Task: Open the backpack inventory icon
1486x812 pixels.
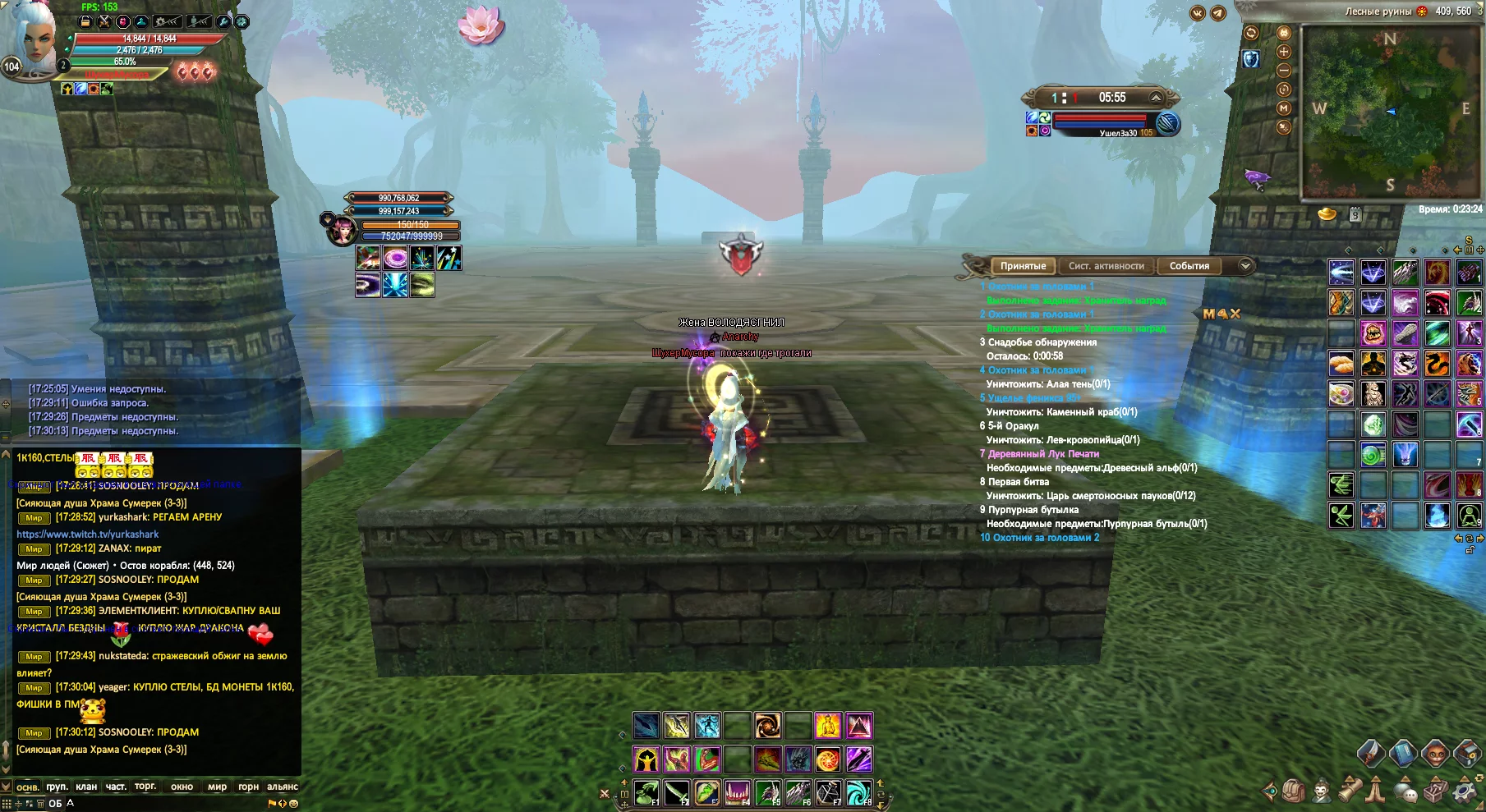Action: [x=1294, y=791]
